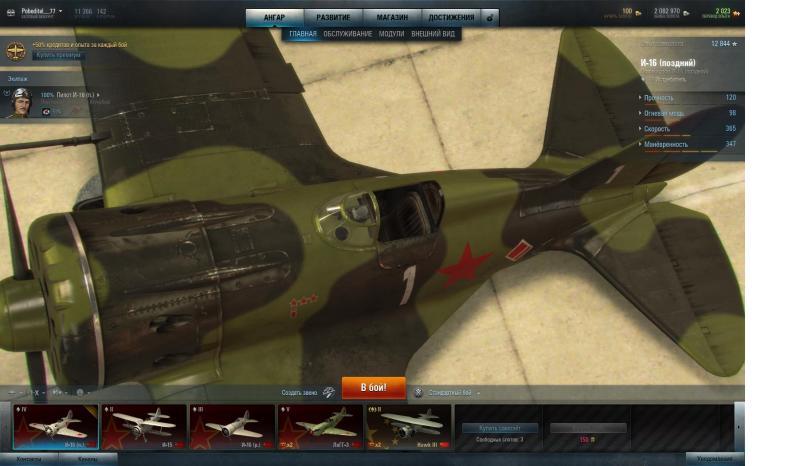This screenshot has height=466, width=800.
Task: Open the Ангар tab
Action: pos(274,17)
